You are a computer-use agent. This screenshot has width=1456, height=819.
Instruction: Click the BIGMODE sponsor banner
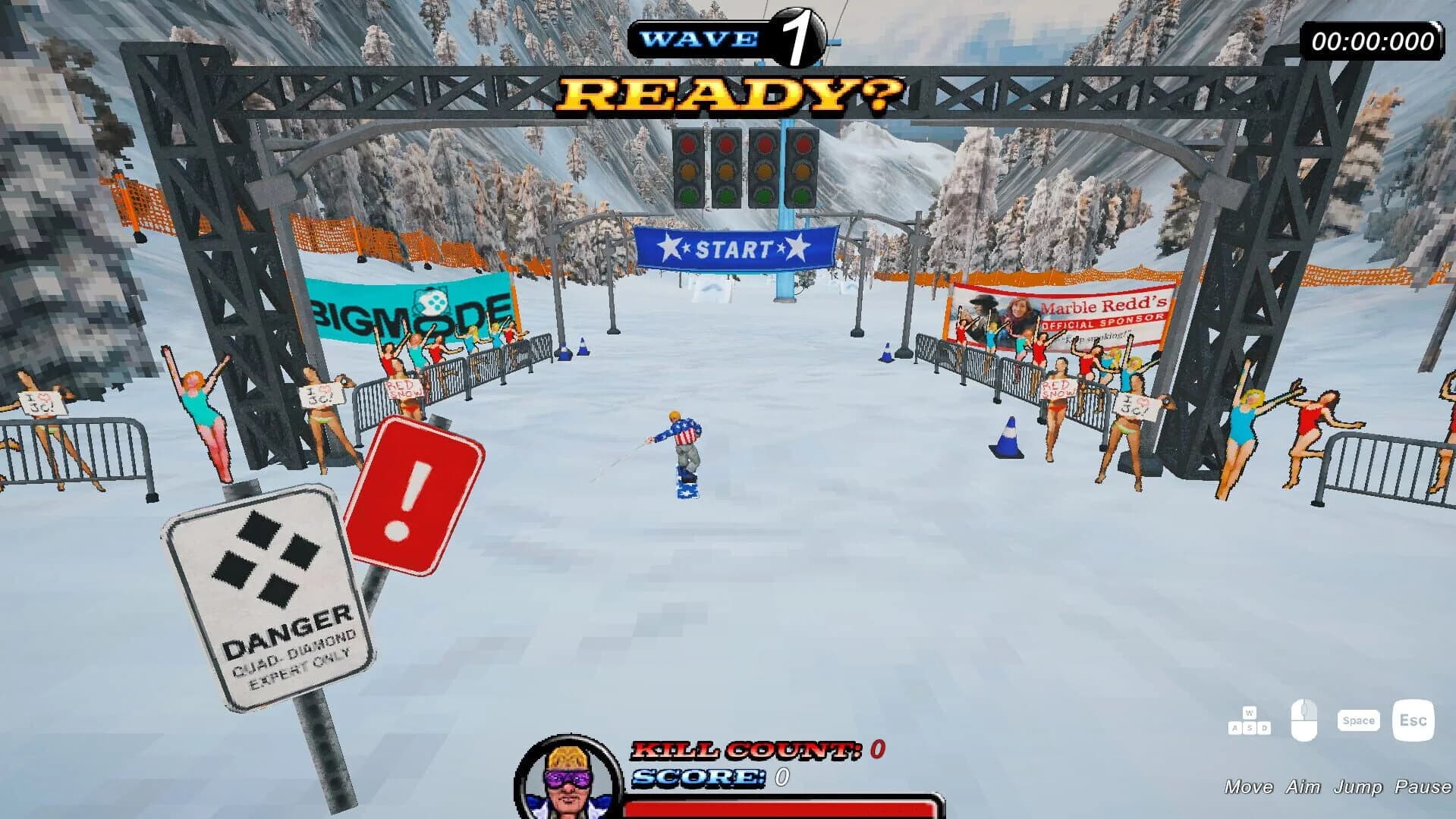point(408,307)
